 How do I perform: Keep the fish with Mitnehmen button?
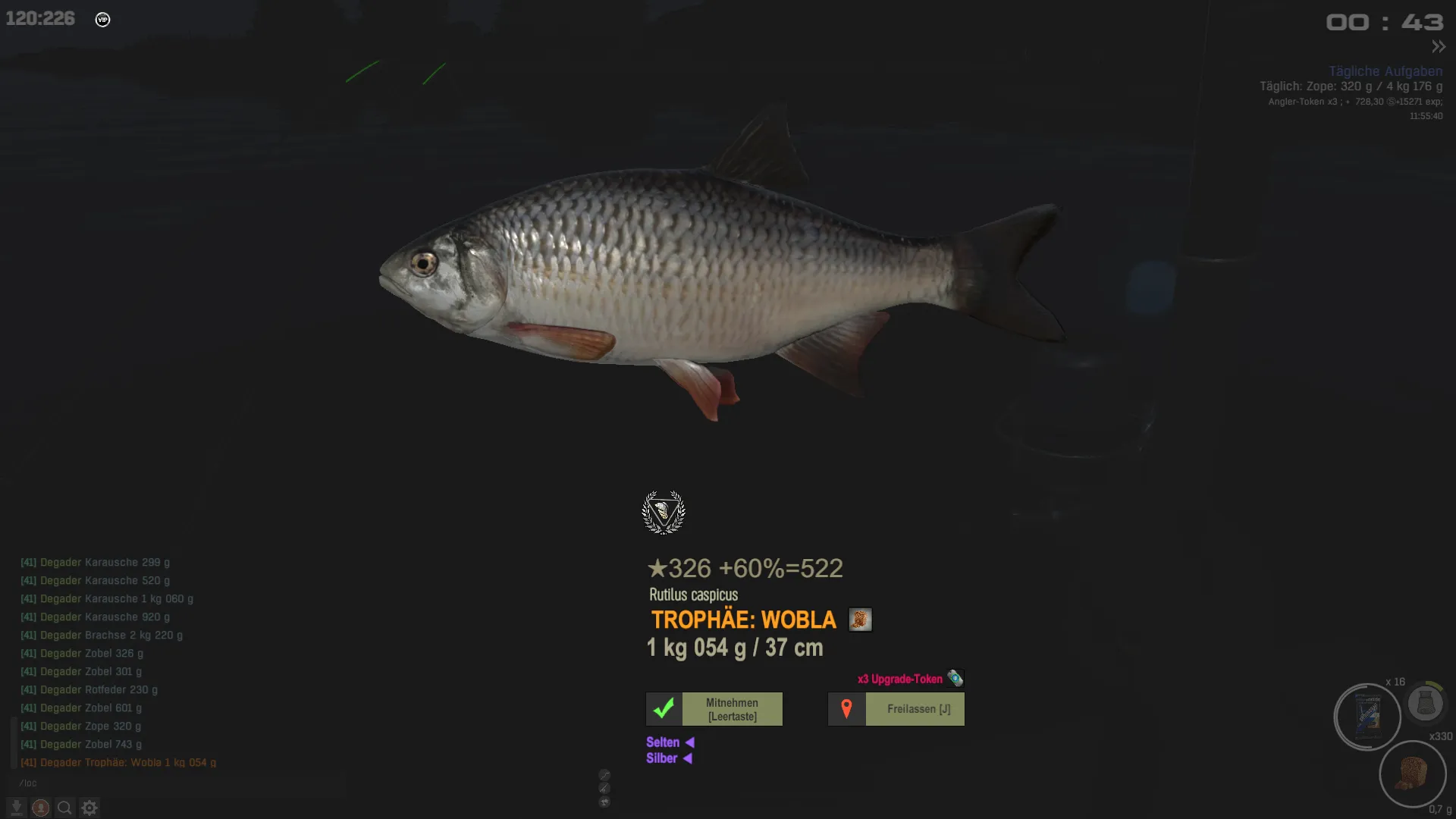[714, 709]
